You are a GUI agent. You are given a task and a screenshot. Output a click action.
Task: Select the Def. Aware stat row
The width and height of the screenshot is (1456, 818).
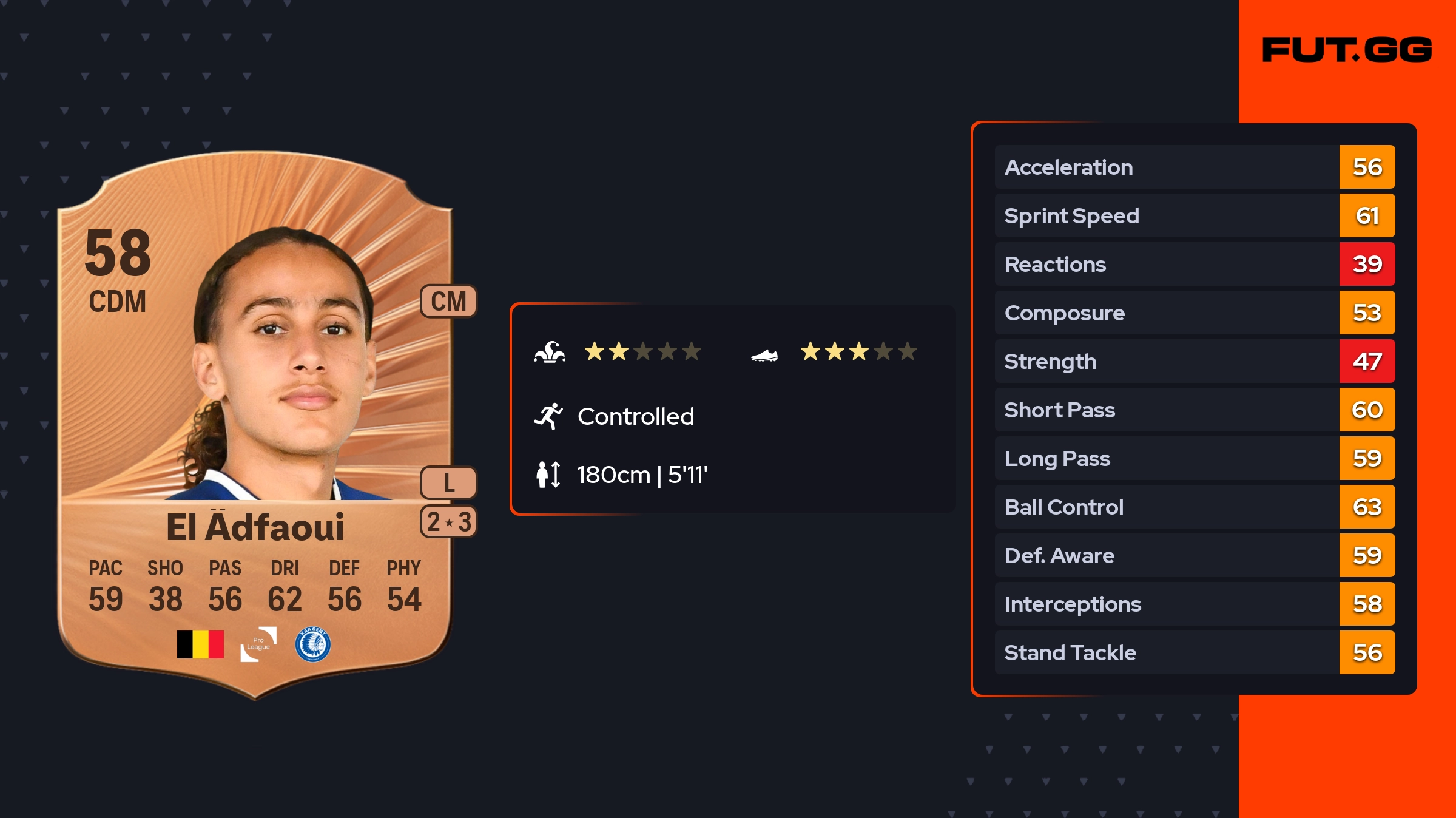pos(1194,555)
